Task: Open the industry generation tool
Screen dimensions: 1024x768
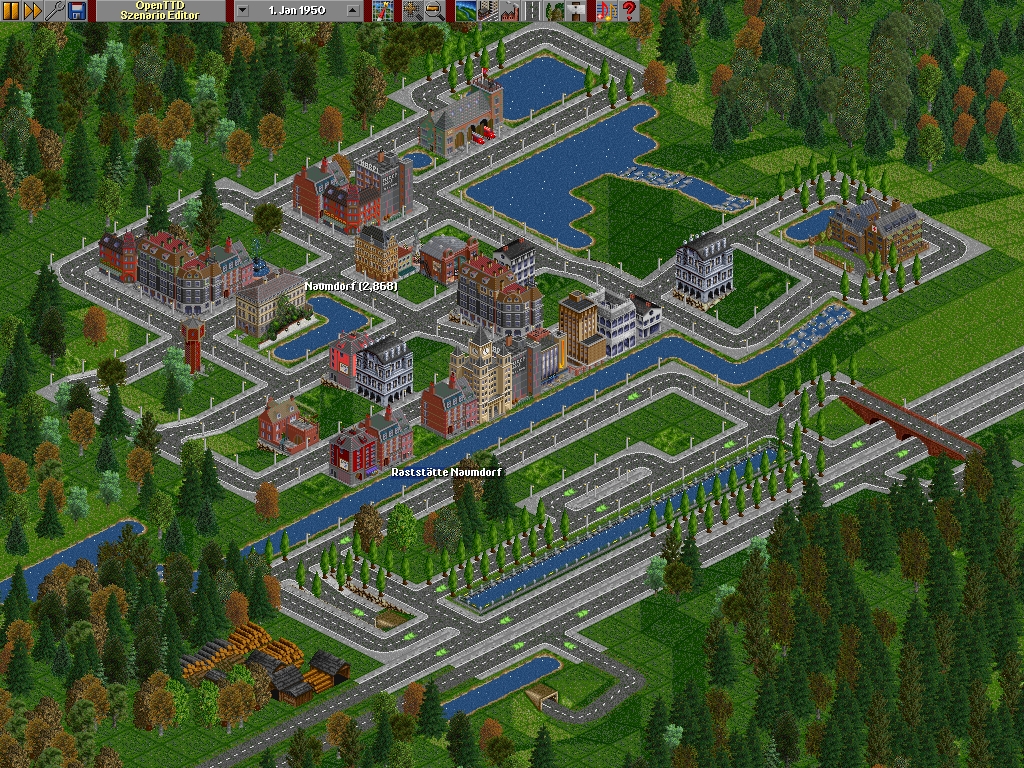Action: tap(510, 11)
